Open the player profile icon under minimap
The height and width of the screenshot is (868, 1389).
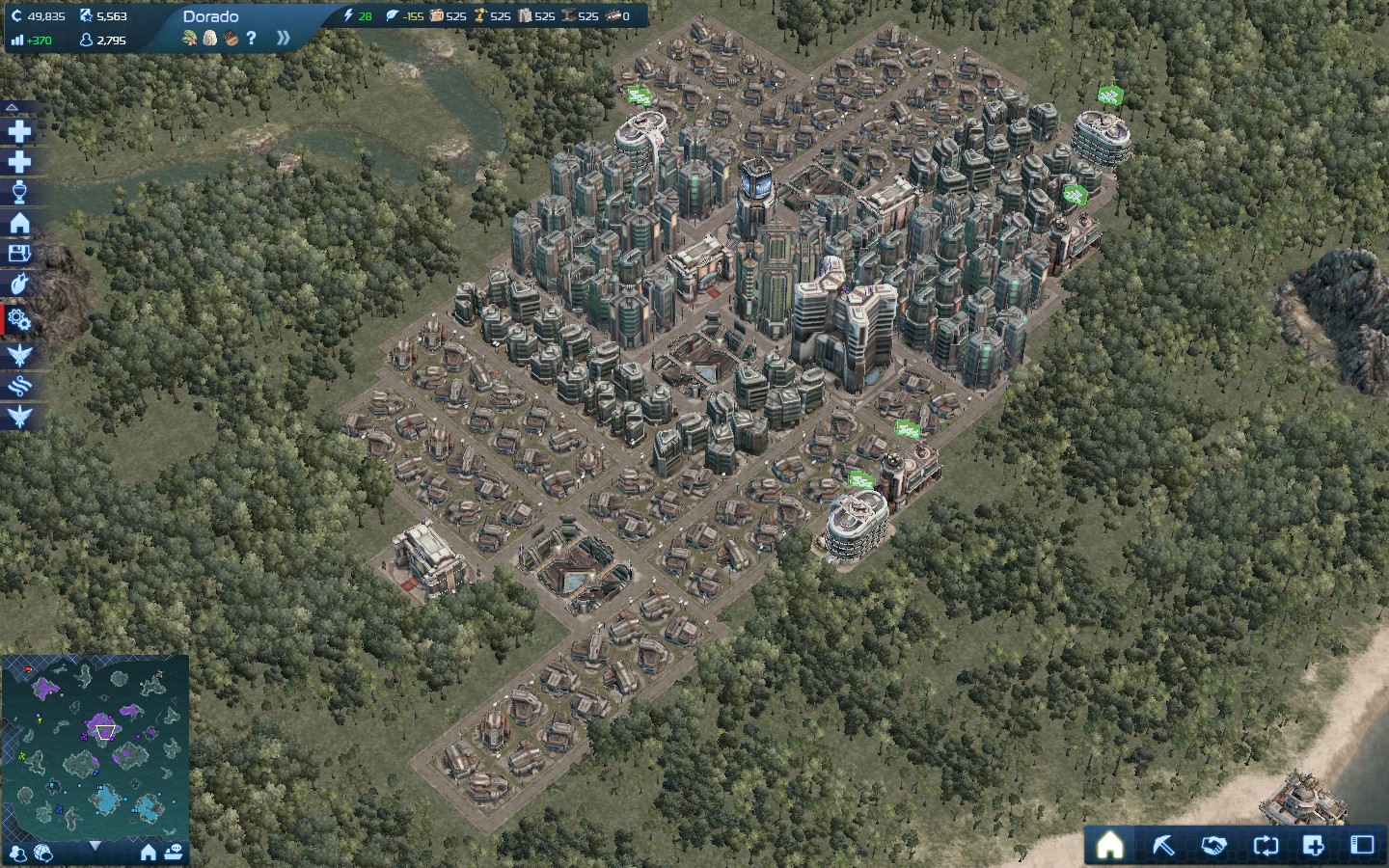[x=17, y=853]
